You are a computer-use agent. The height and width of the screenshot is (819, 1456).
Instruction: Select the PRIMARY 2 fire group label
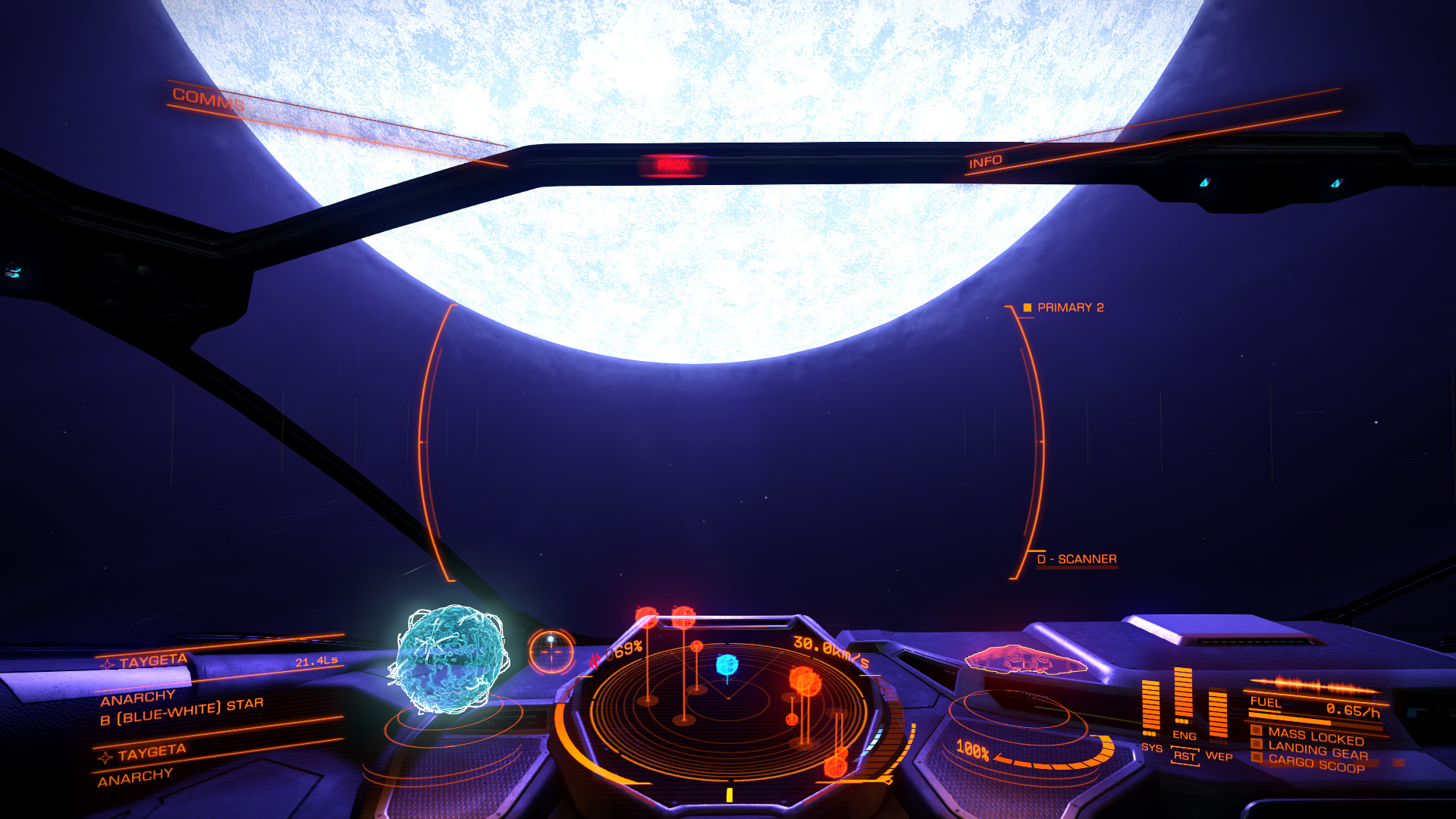click(x=1069, y=307)
